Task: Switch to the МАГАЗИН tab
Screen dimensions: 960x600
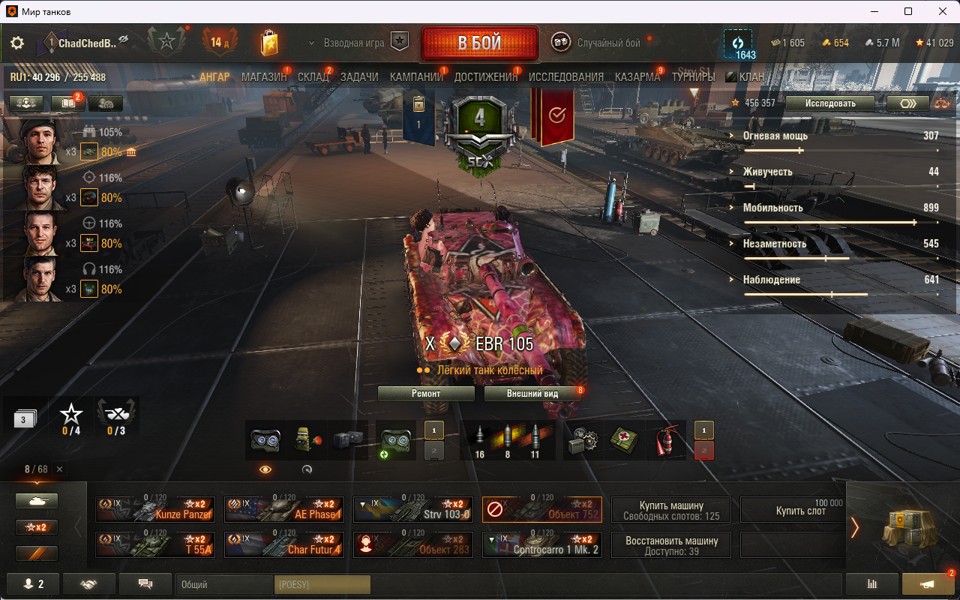Action: coord(264,77)
